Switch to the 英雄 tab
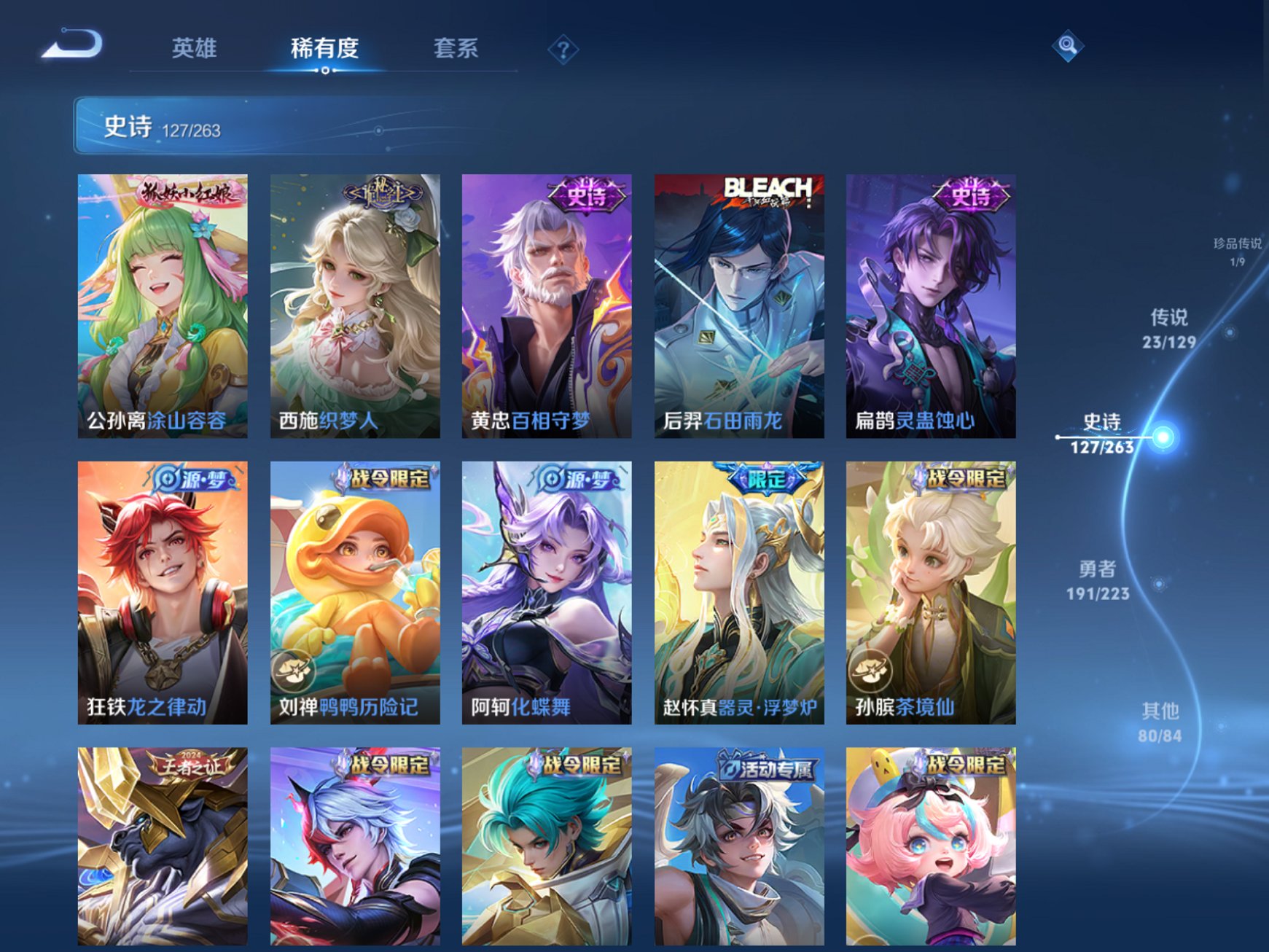The width and height of the screenshot is (1269, 952). click(x=194, y=47)
